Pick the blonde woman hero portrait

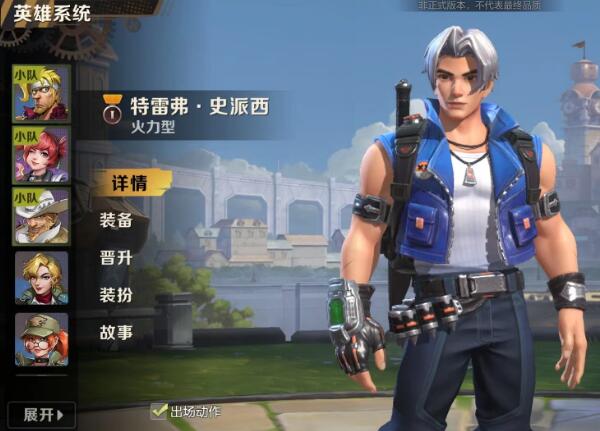[x=41, y=278]
